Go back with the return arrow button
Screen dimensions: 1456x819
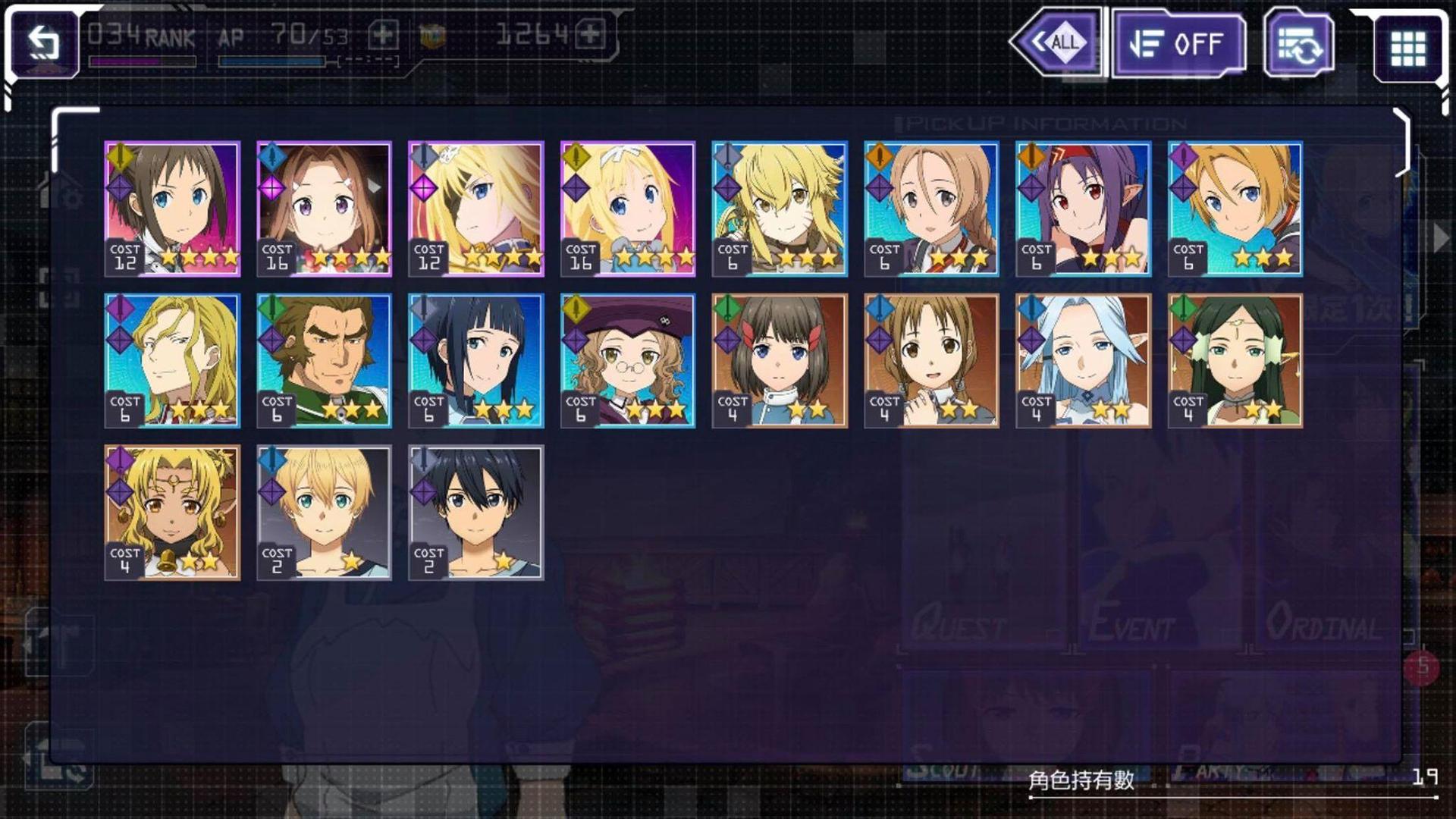44,44
